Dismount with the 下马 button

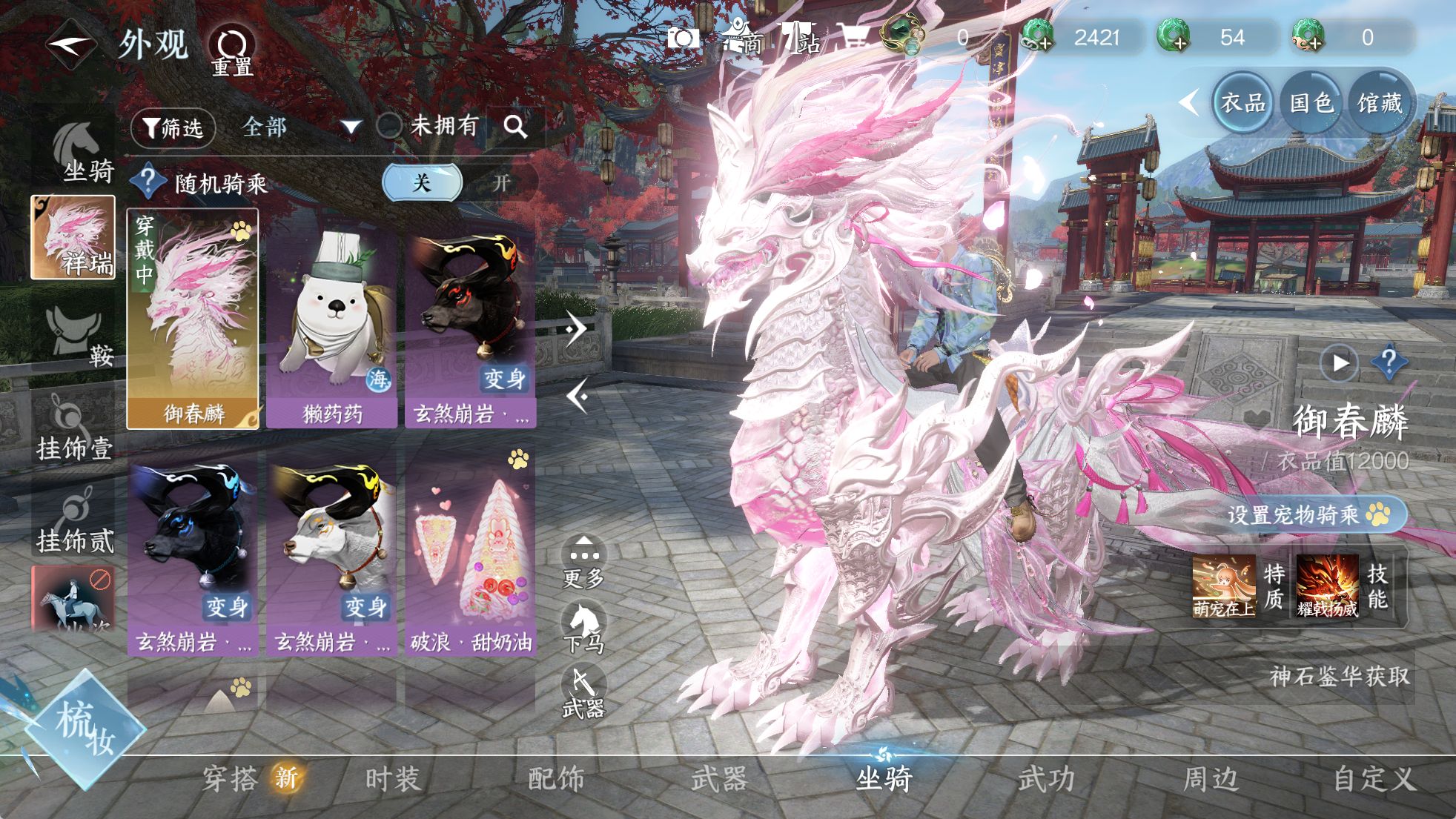(x=583, y=627)
